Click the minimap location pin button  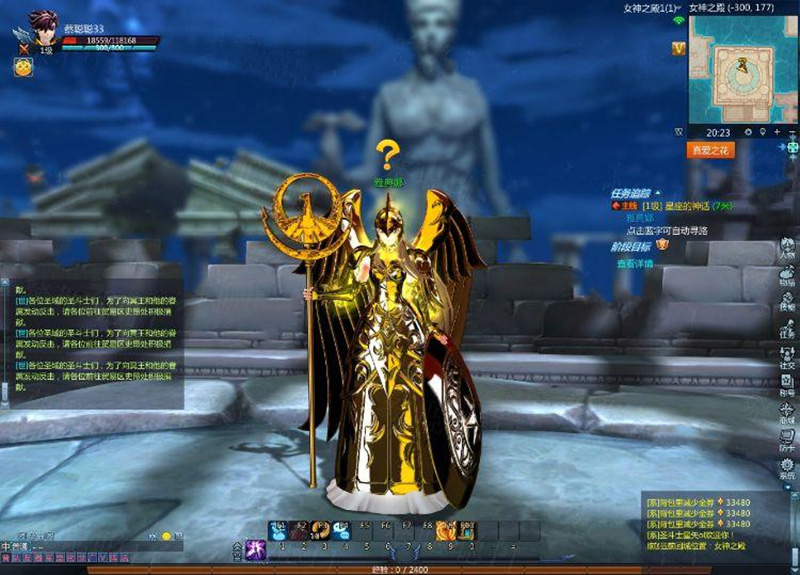click(x=762, y=132)
